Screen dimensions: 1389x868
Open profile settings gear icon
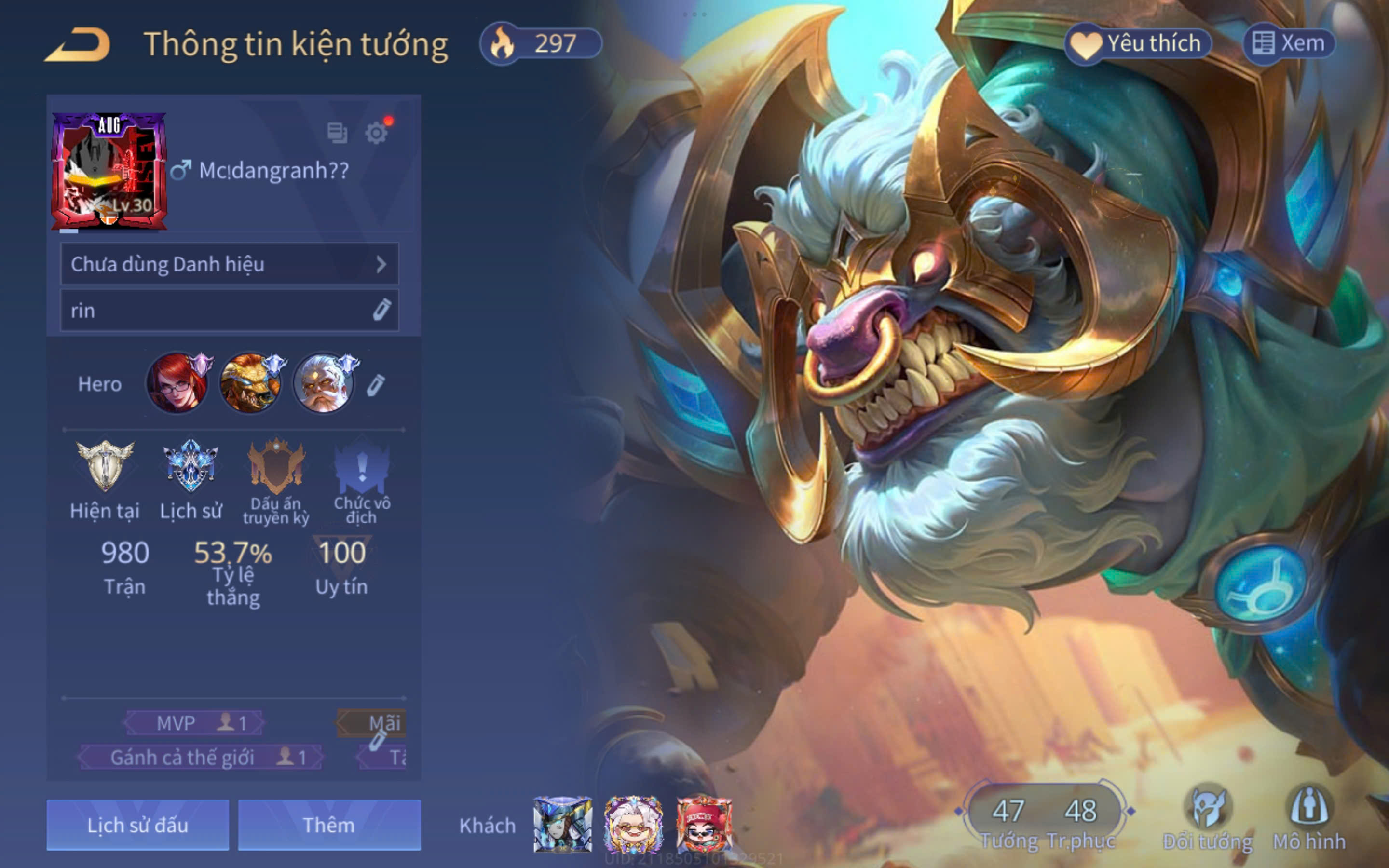377,133
